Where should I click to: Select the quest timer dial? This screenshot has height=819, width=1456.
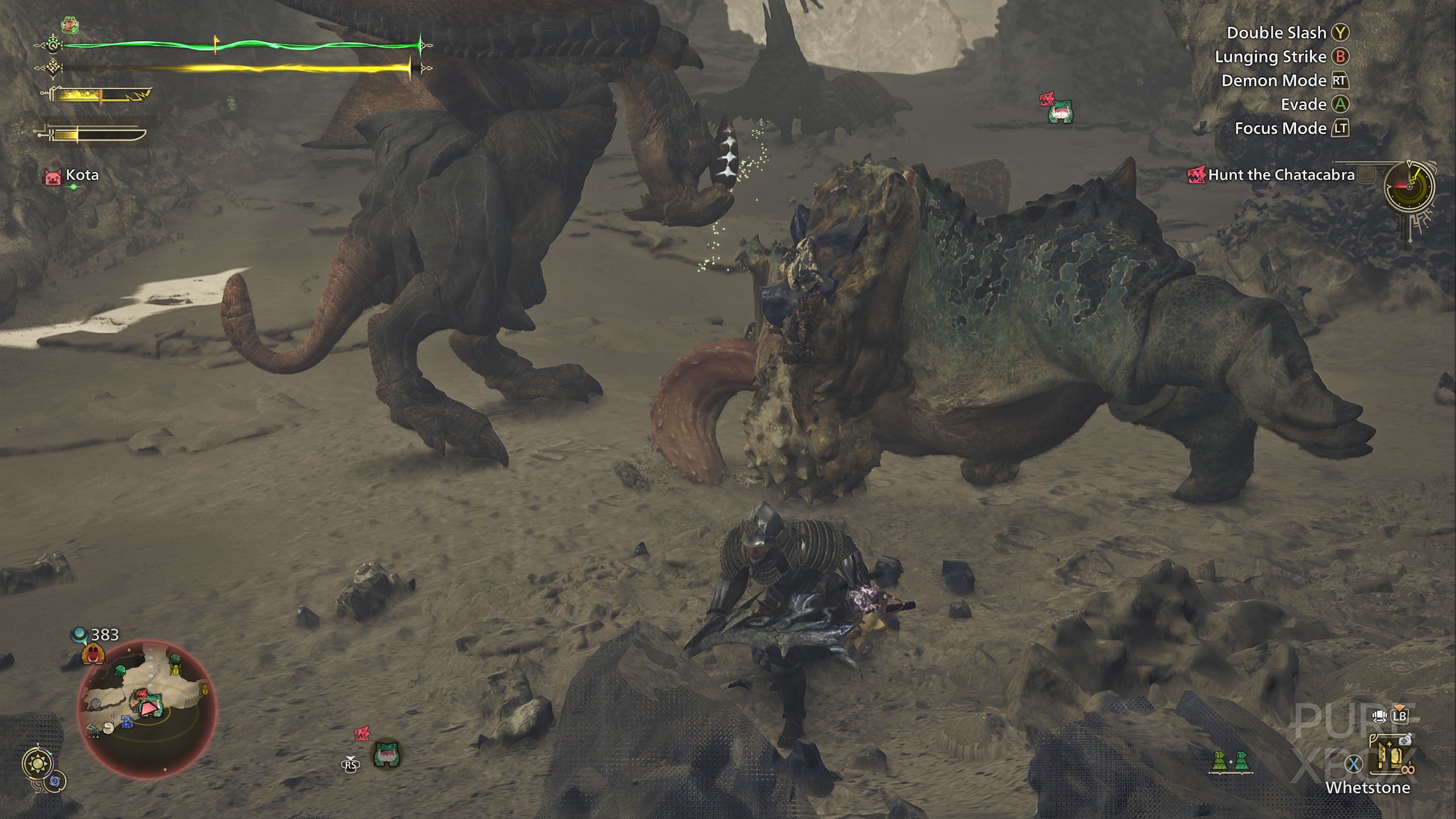(1409, 188)
